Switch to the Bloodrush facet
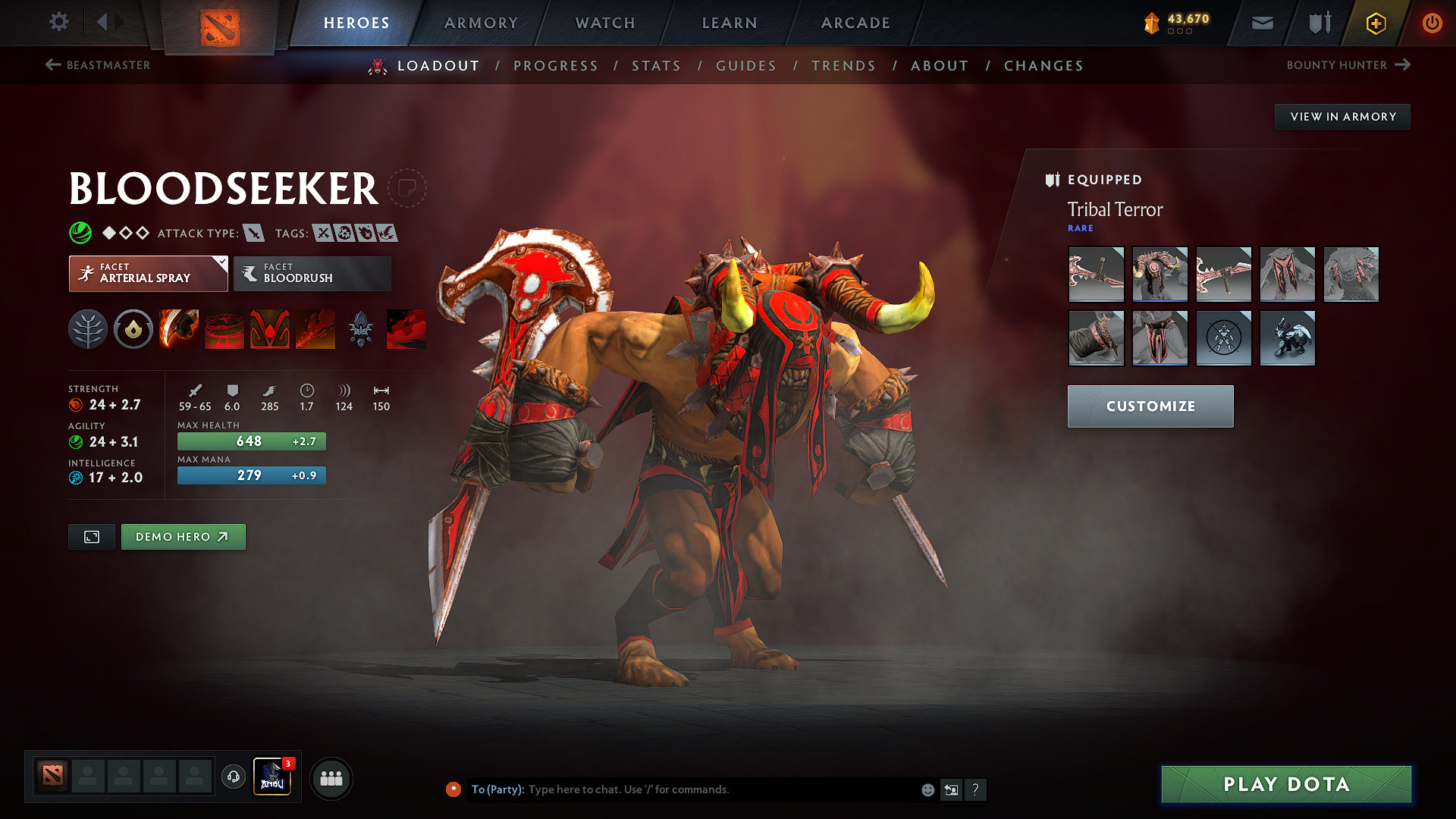 [311, 274]
